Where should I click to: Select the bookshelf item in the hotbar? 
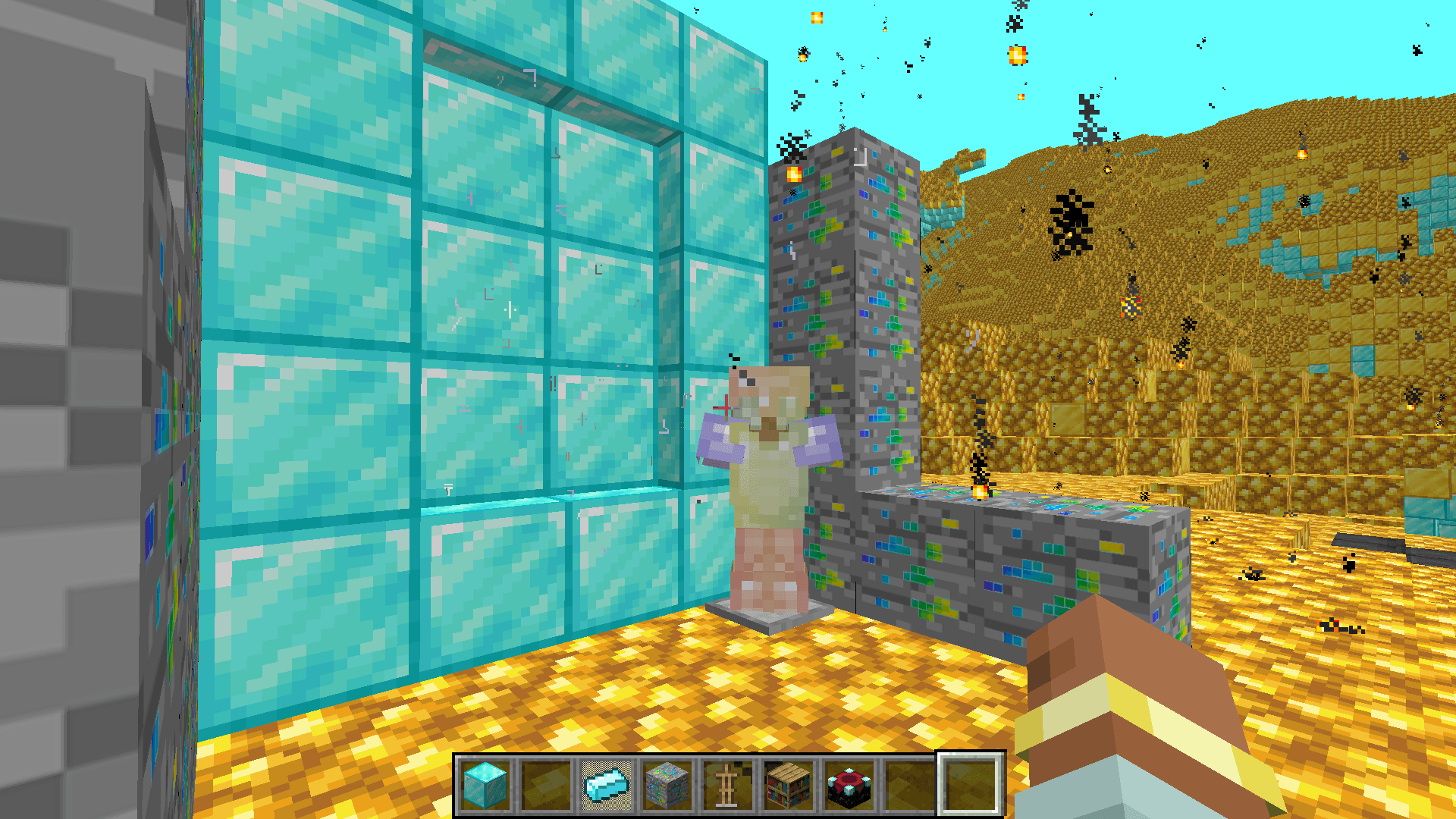point(786,786)
